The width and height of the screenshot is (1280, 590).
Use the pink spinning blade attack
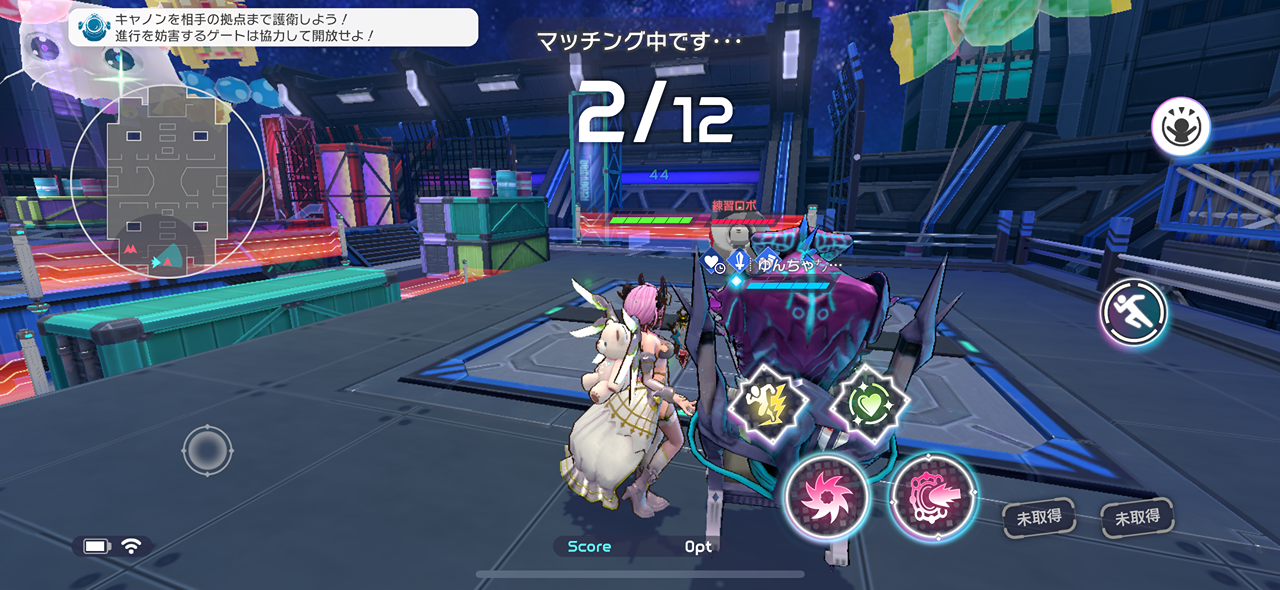(826, 496)
